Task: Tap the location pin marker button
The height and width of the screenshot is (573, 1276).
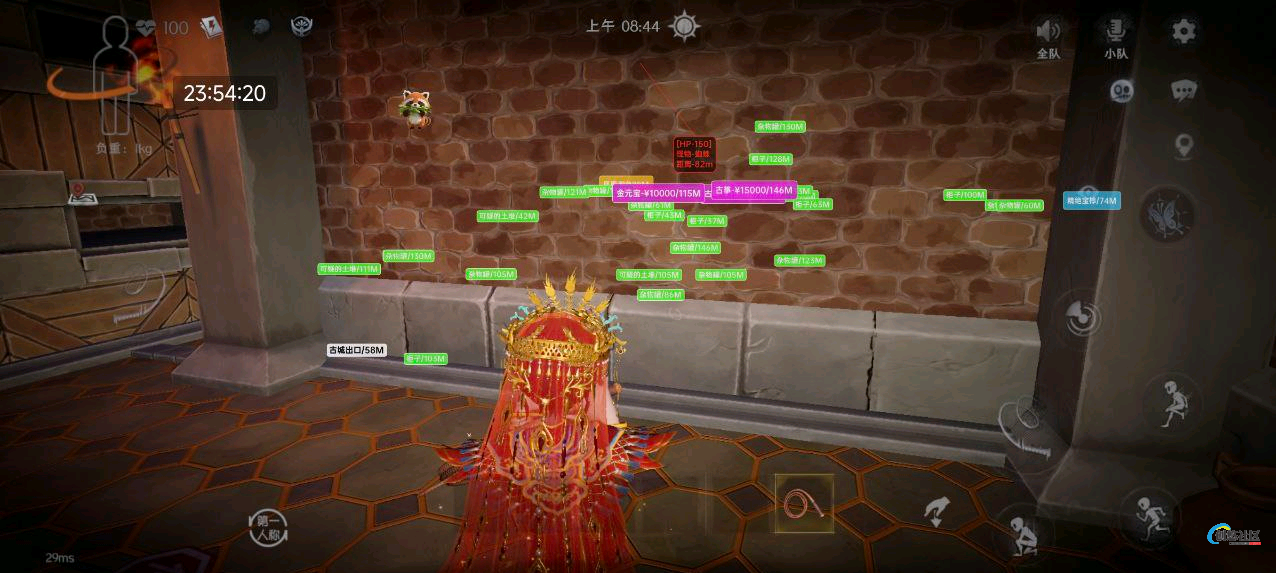Action: pyautogui.click(x=1184, y=147)
